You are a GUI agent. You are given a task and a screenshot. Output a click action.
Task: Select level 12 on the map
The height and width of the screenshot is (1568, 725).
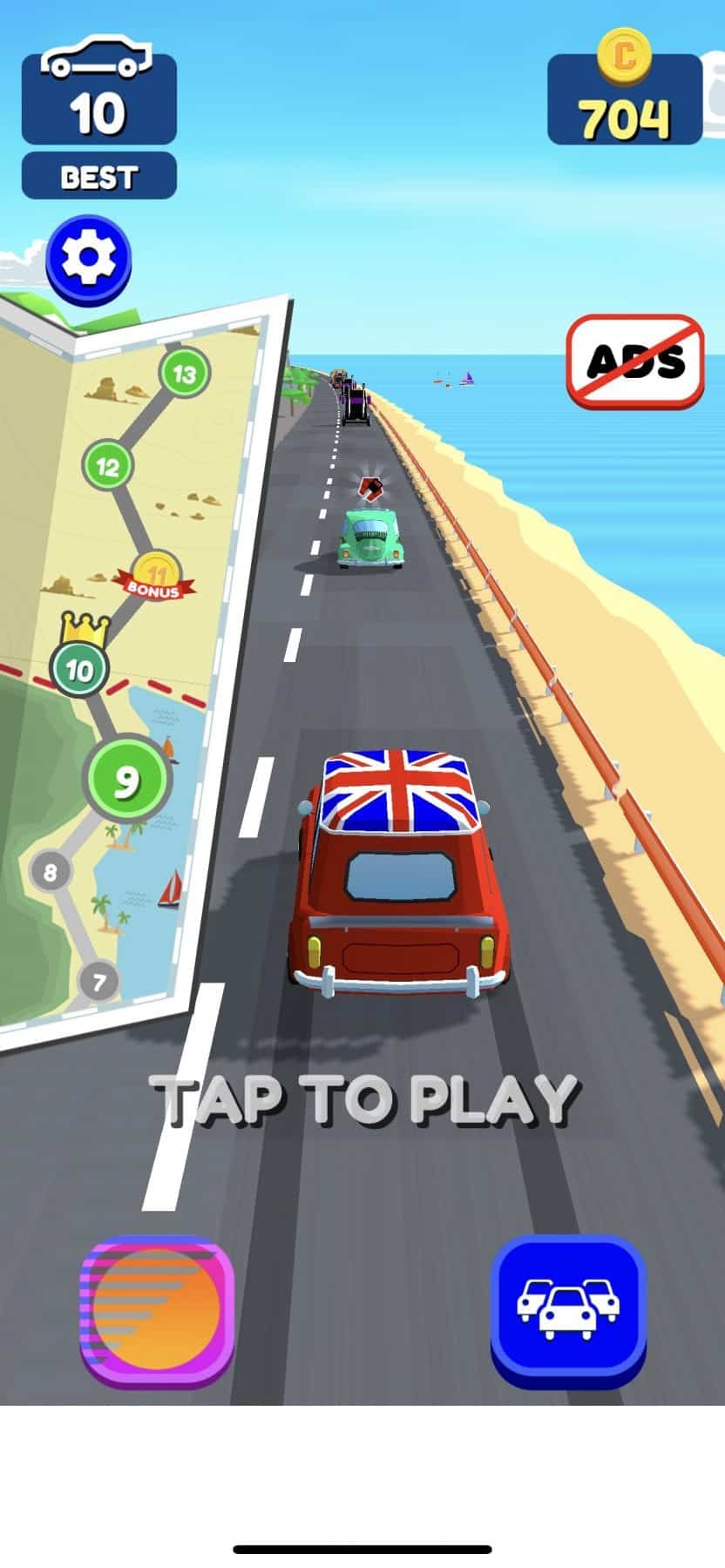(x=107, y=466)
